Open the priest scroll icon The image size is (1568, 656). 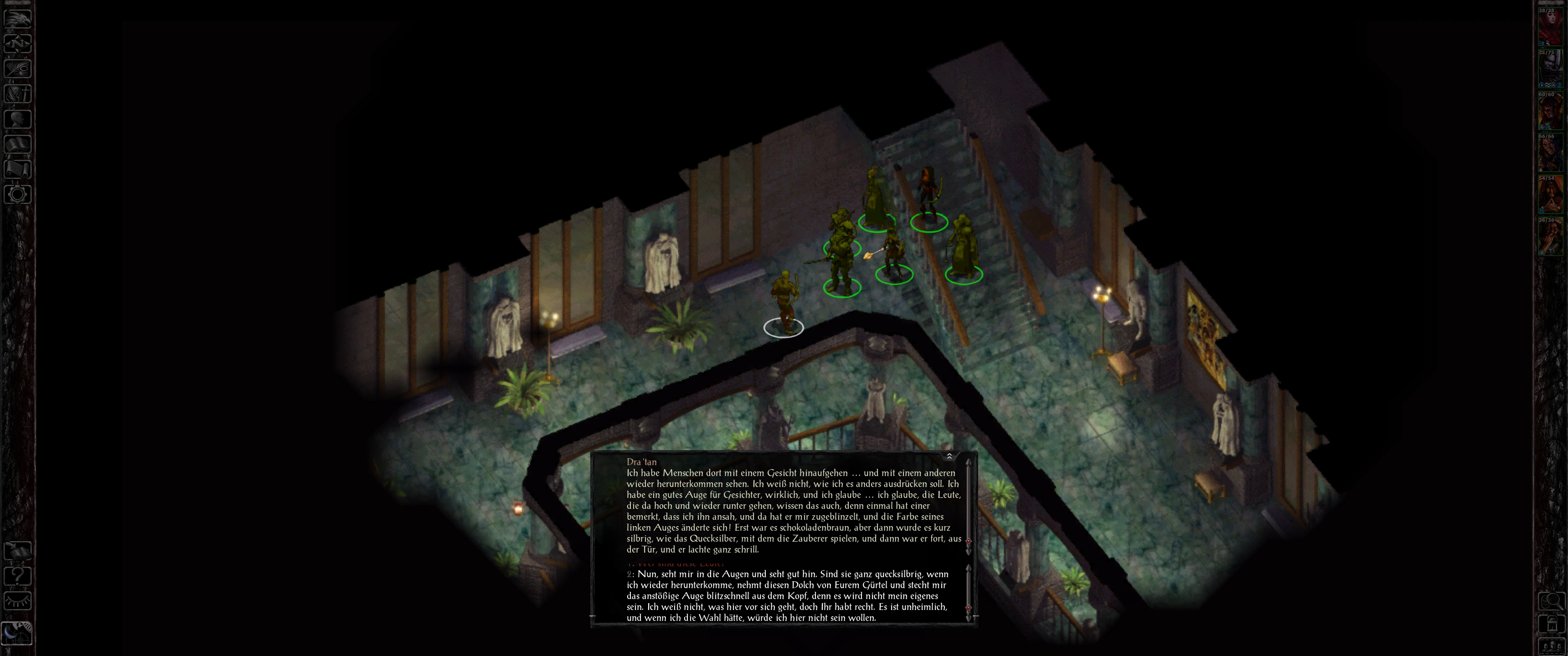tap(18, 169)
